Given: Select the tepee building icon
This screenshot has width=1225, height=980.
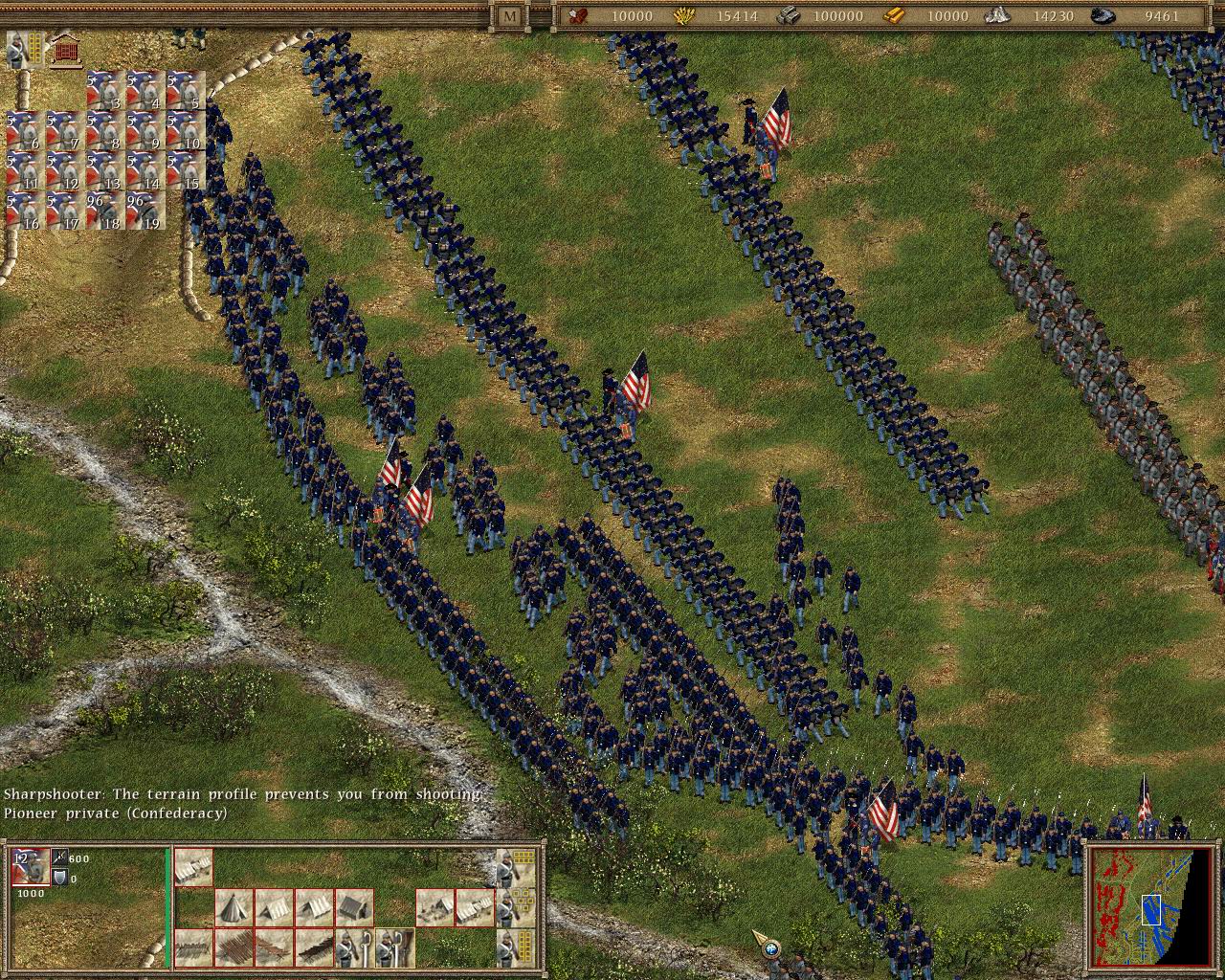Looking at the screenshot, I should (234, 906).
